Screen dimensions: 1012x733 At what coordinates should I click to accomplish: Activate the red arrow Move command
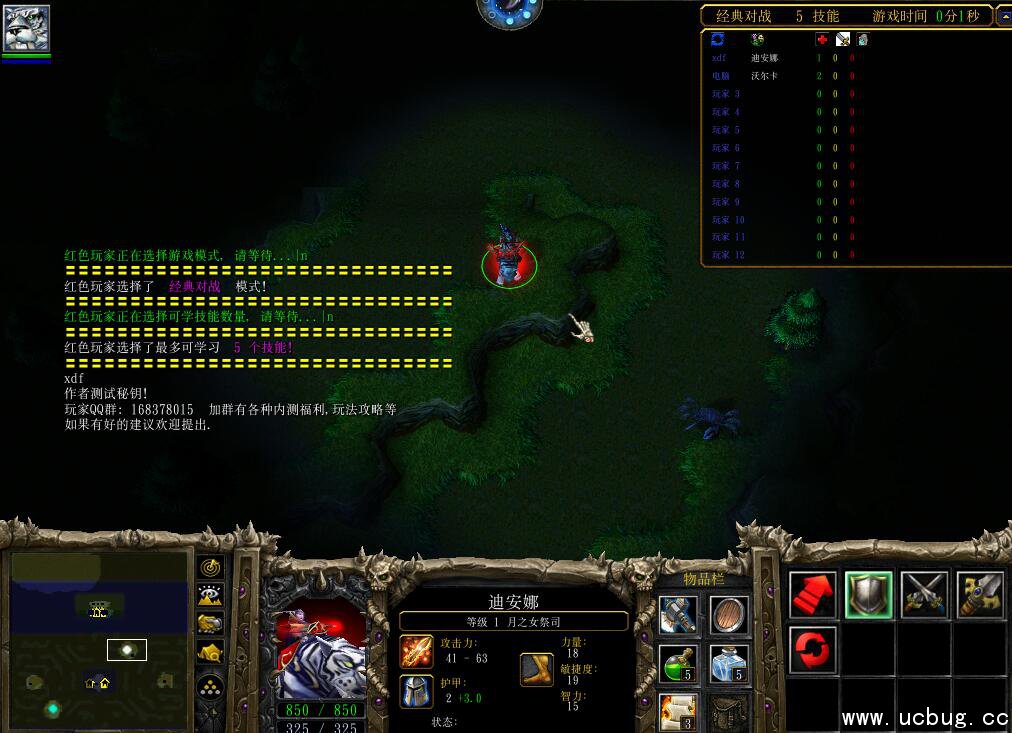click(x=813, y=594)
